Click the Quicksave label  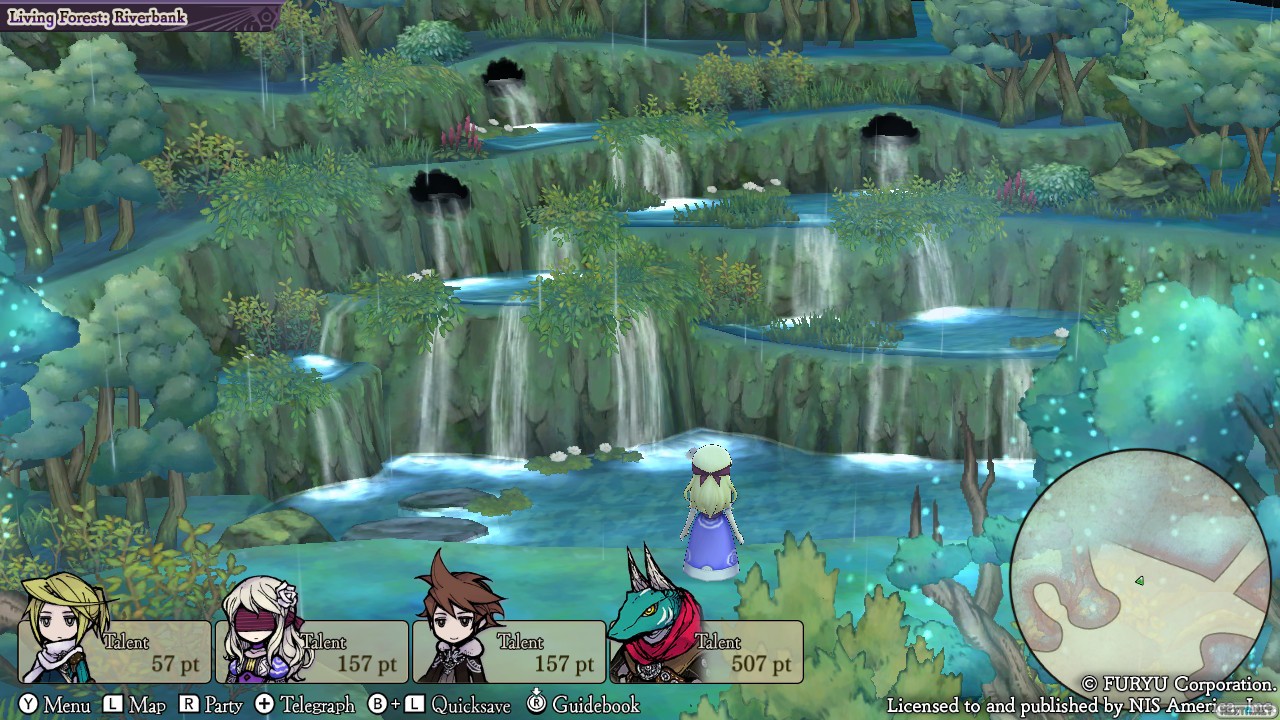coord(470,705)
